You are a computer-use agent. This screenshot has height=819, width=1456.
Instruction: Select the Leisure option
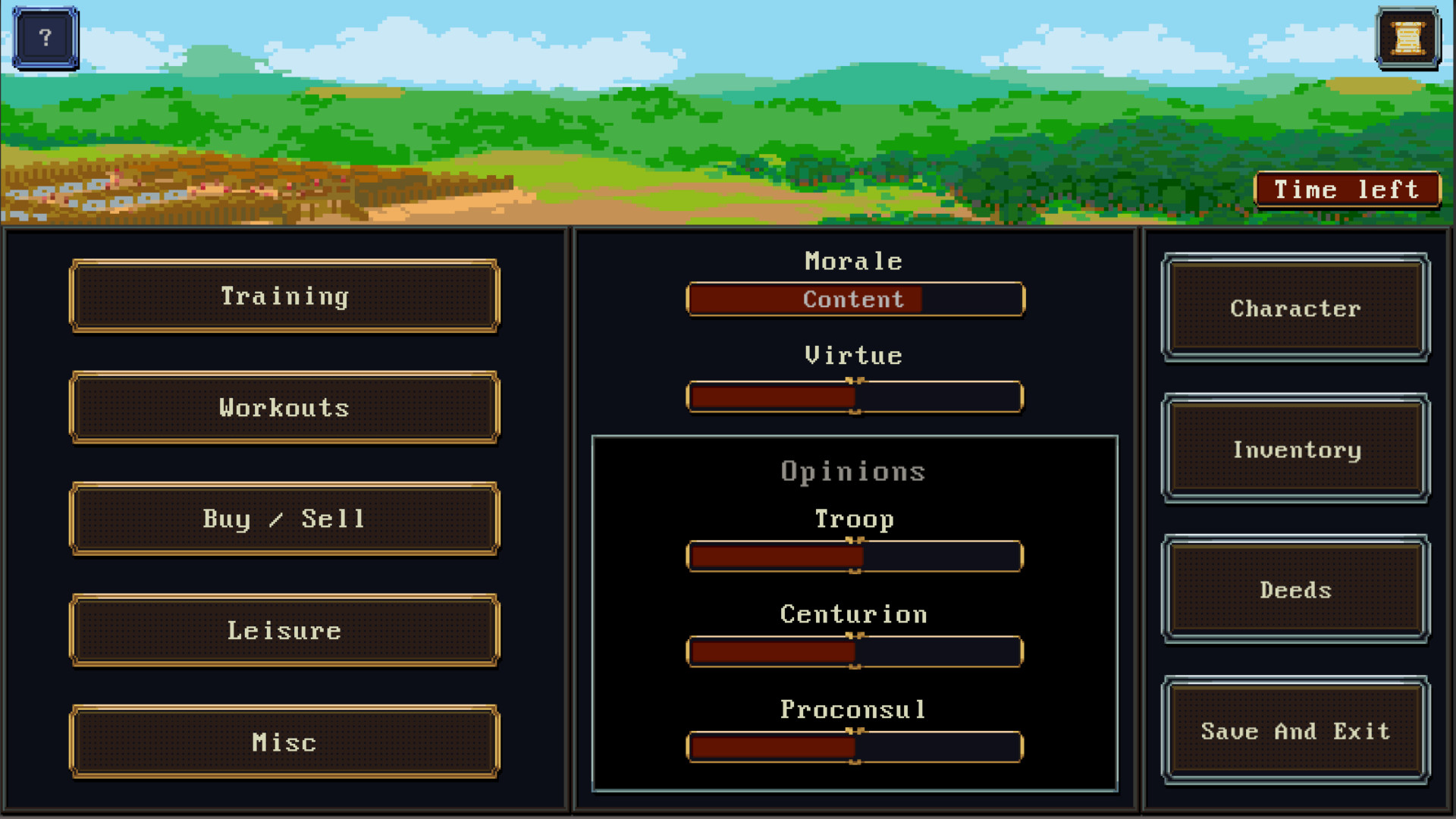(x=284, y=630)
